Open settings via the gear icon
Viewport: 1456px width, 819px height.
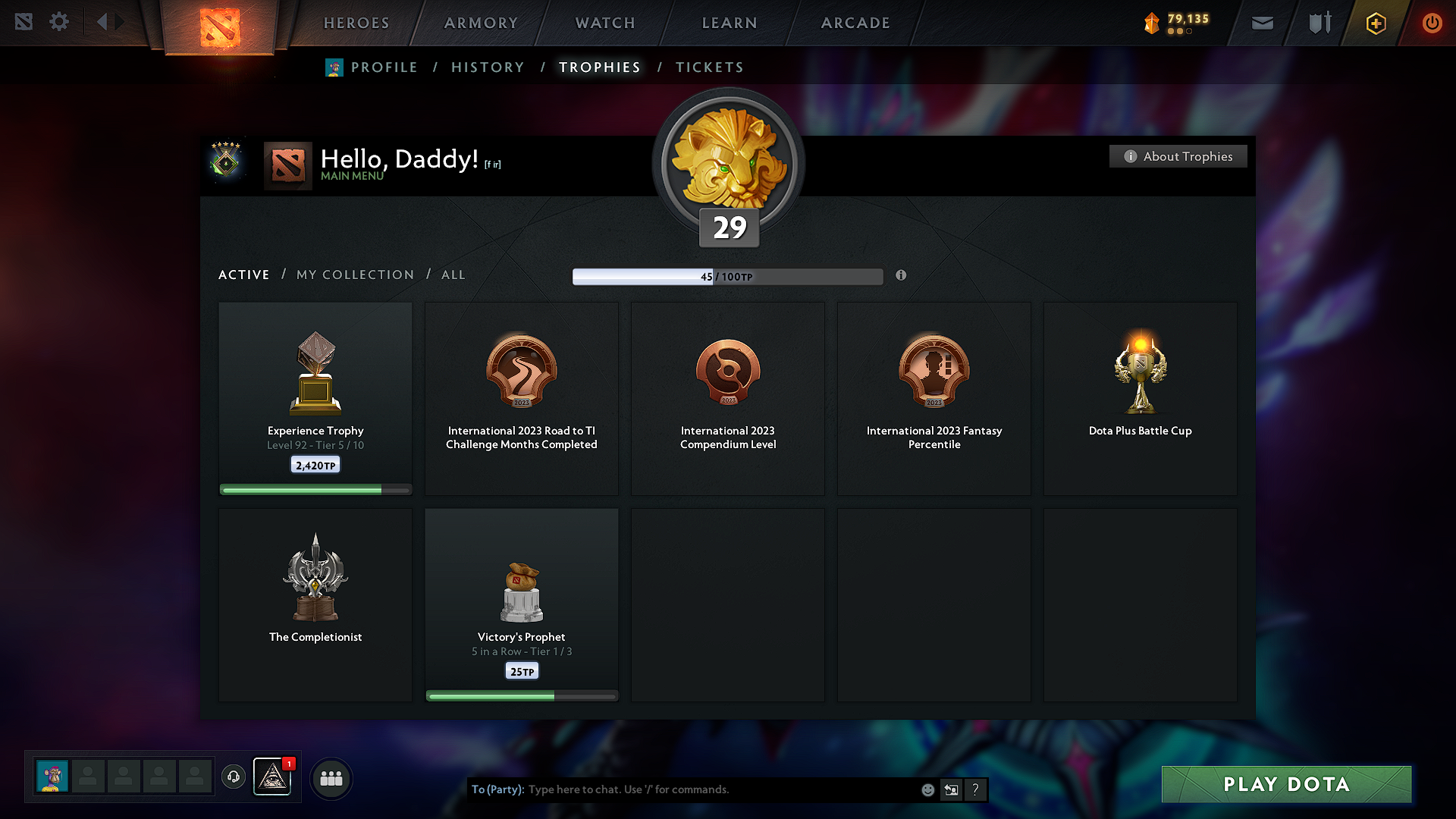pos(58,22)
